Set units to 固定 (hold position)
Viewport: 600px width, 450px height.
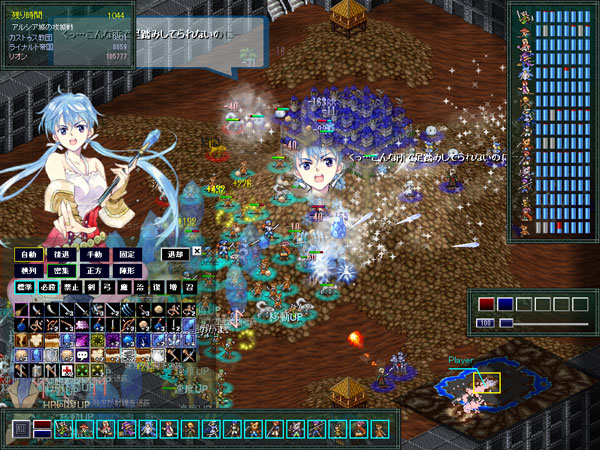(126, 255)
